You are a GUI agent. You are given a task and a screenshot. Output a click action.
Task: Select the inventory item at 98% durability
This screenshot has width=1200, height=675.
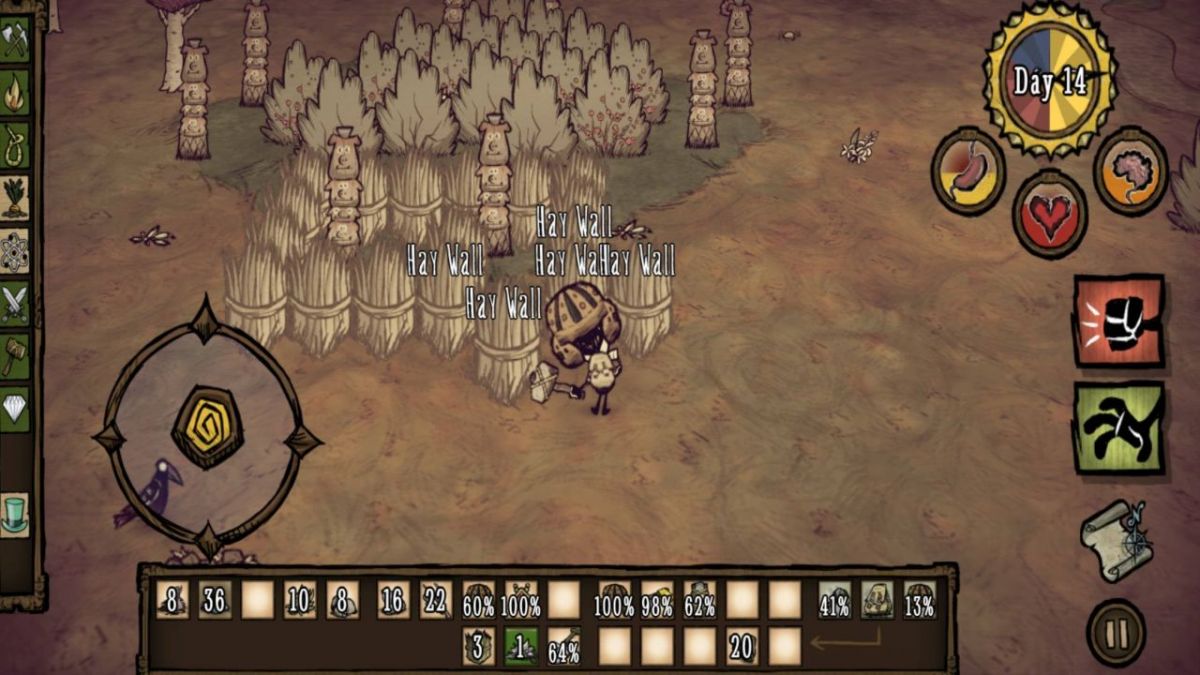point(657,600)
